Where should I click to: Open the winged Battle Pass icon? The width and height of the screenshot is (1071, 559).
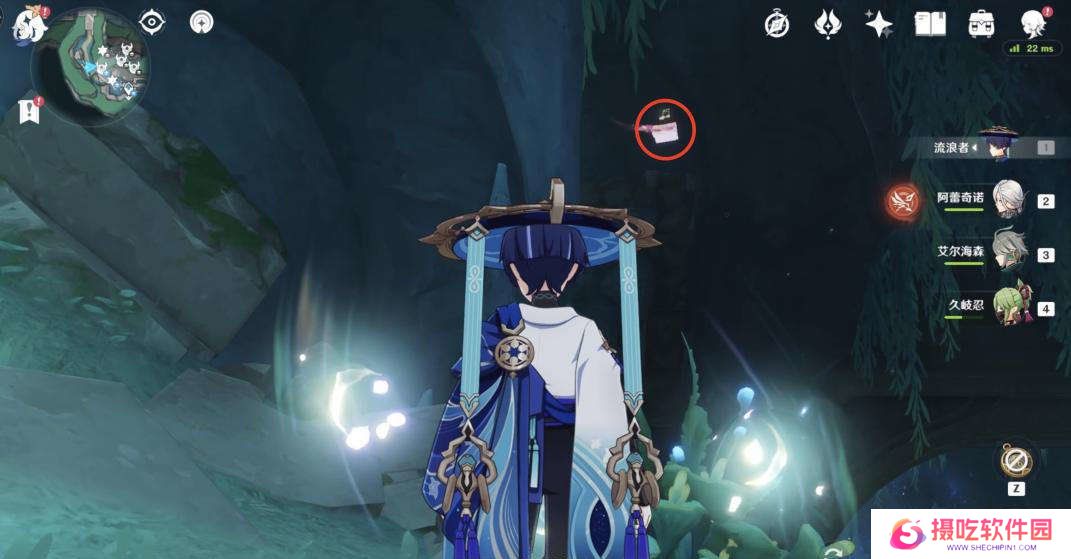pyautogui.click(x=828, y=24)
